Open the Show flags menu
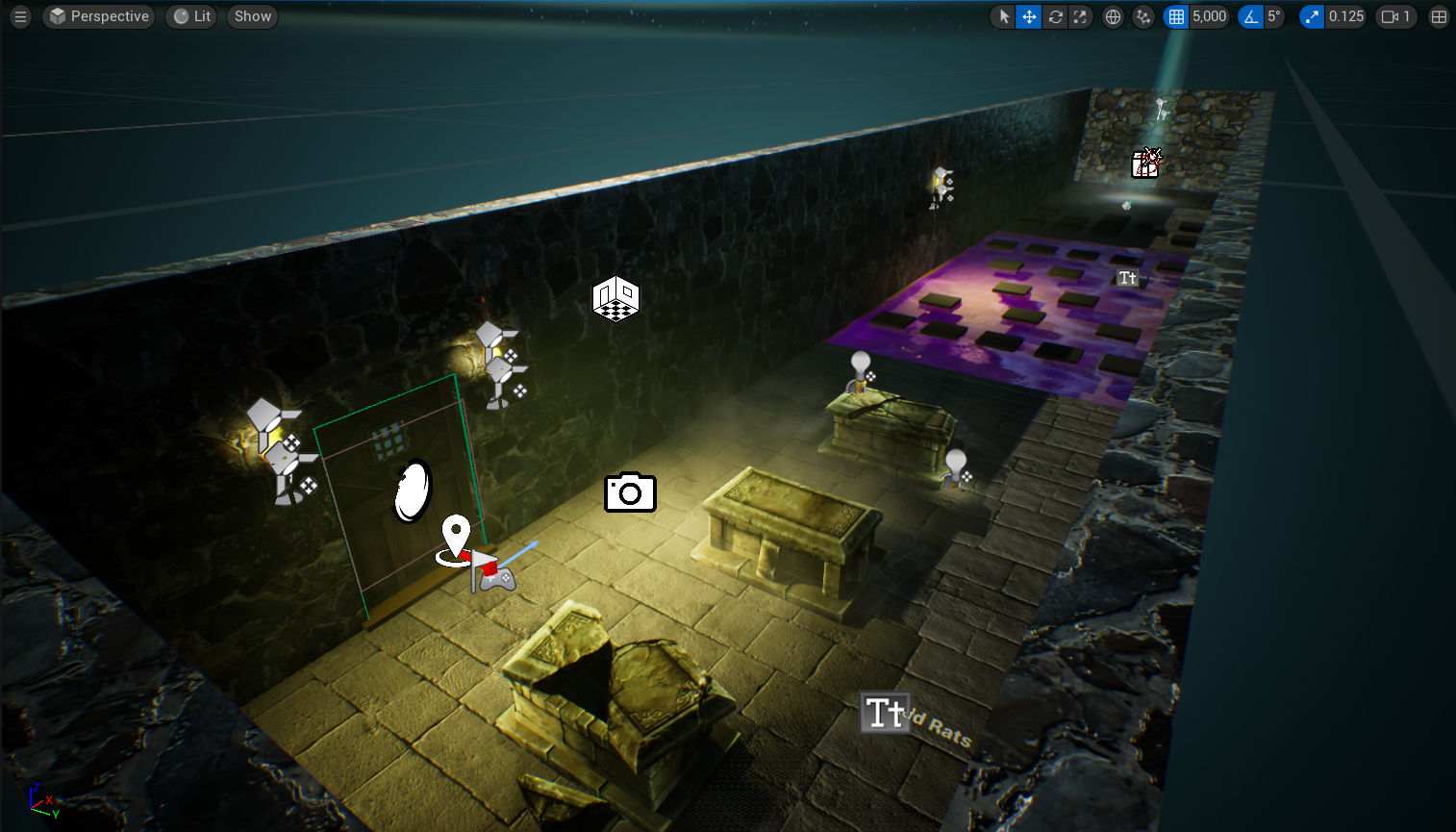 pyautogui.click(x=253, y=16)
